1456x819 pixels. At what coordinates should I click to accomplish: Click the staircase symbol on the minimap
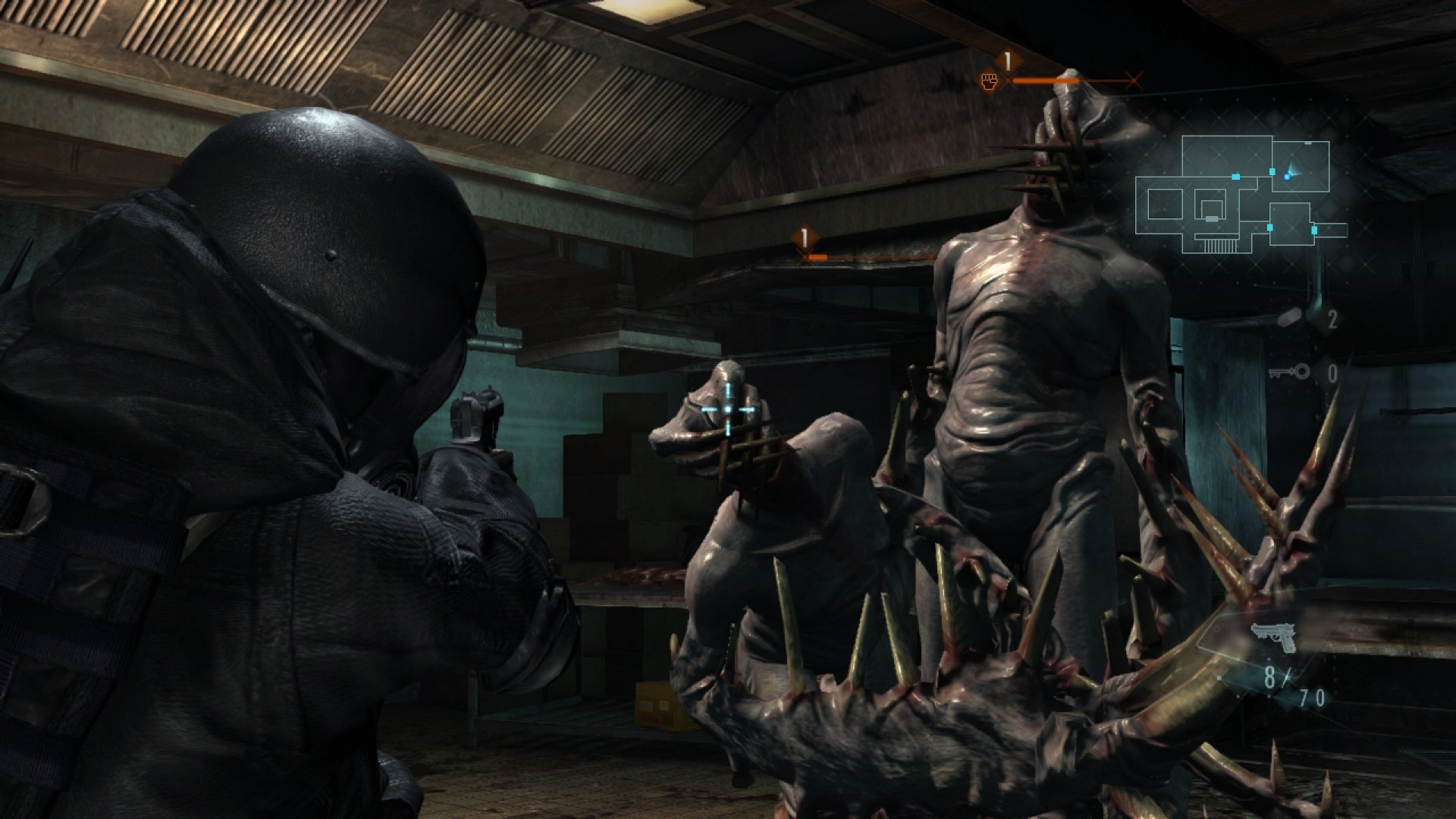pos(1218,243)
